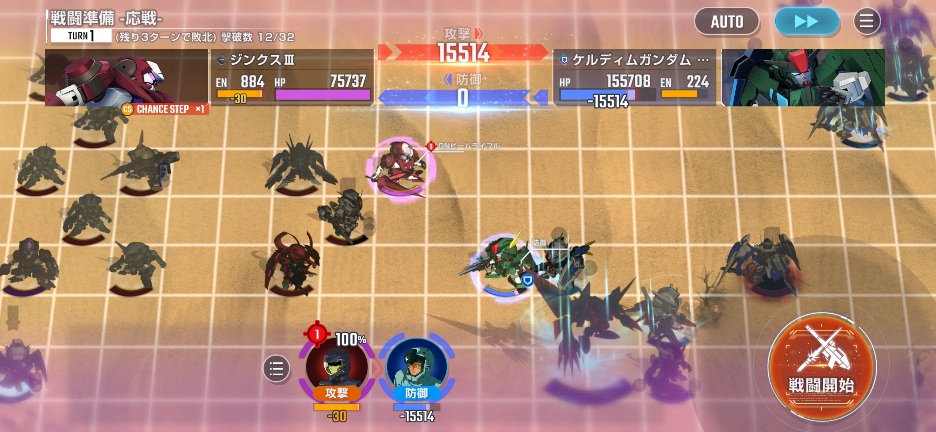Select the highlighted green Gundam unit
Image resolution: width=936 pixels, height=432 pixels.
pos(507,262)
